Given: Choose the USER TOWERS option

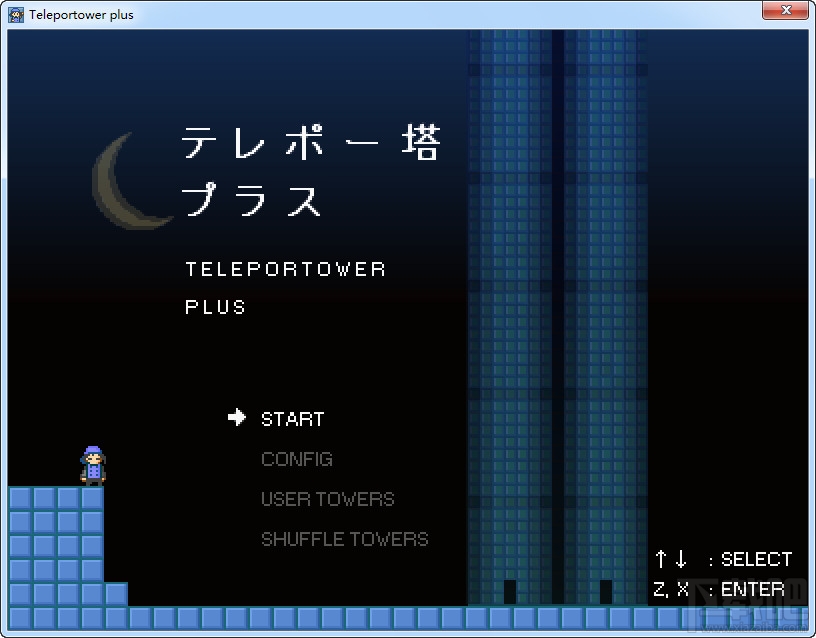Looking at the screenshot, I should tap(327, 499).
